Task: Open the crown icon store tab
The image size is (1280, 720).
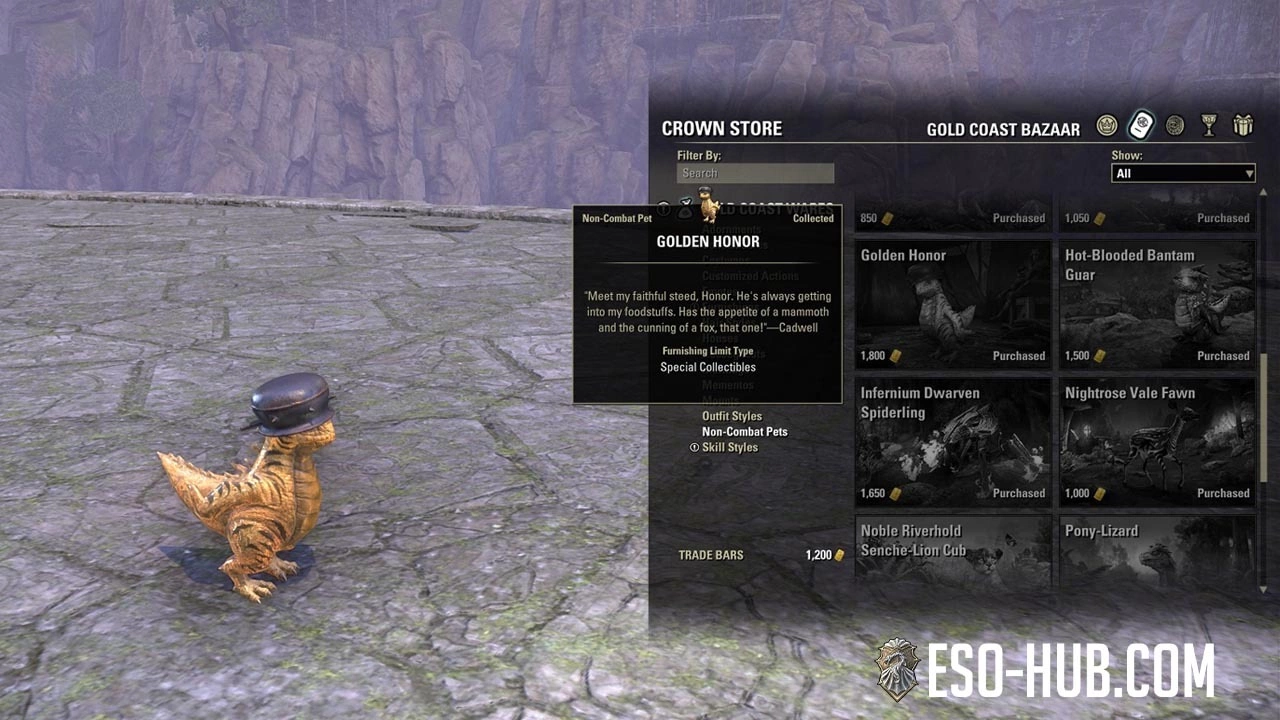Action: tap(1106, 126)
